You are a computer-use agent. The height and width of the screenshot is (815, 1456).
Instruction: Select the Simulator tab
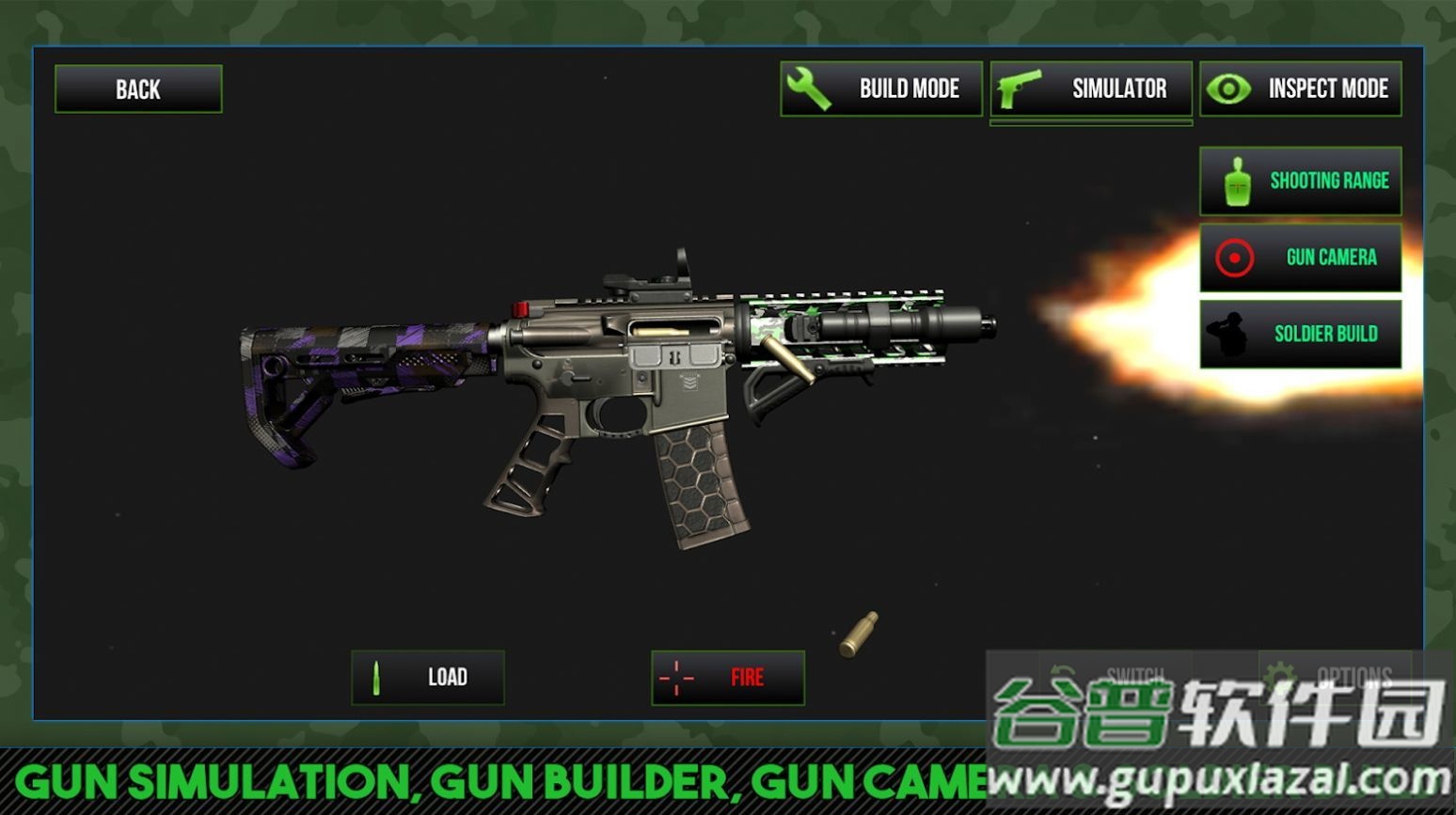pyautogui.click(x=1091, y=89)
